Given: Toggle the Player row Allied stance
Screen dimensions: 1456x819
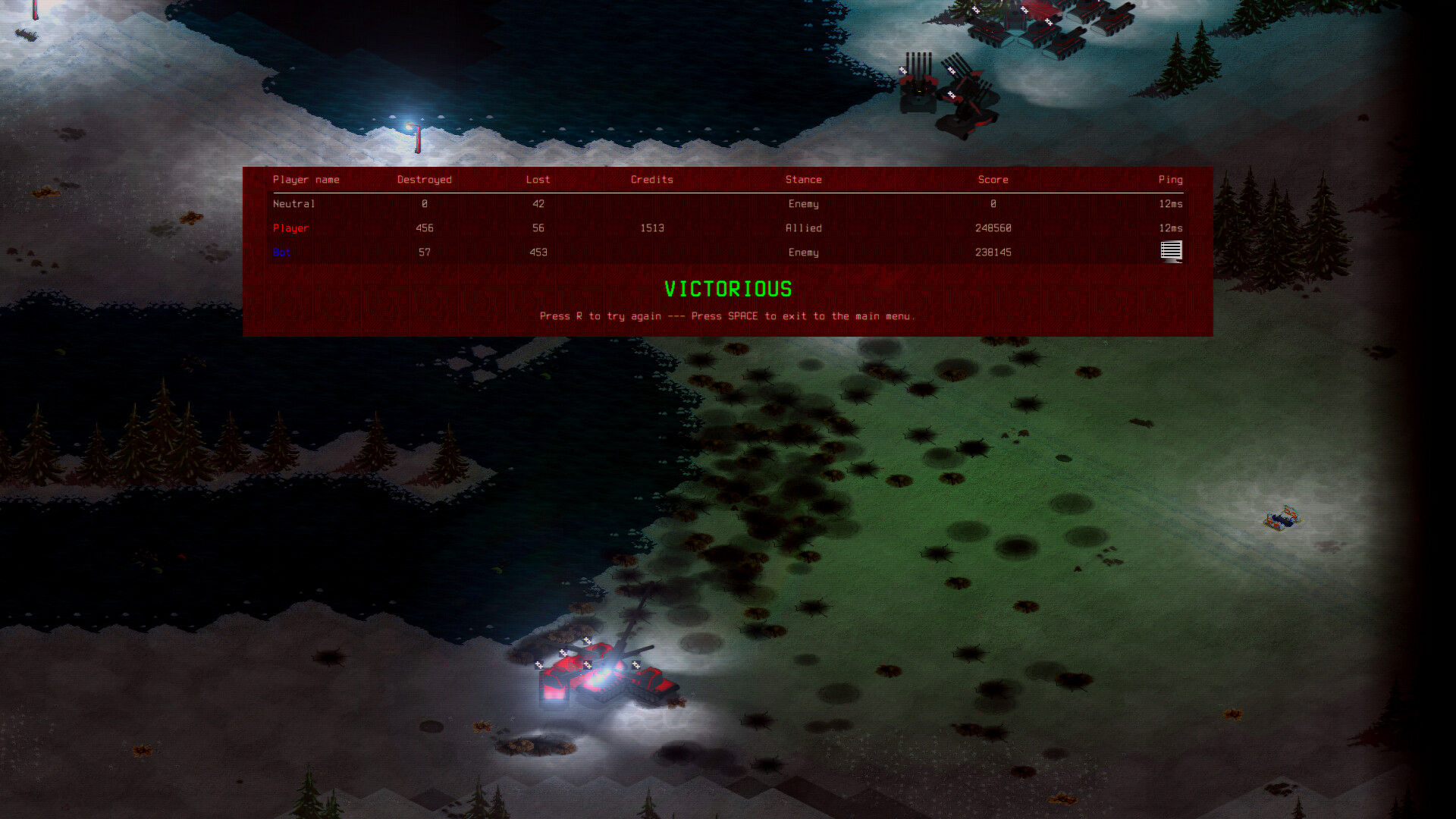Looking at the screenshot, I should point(804,227).
